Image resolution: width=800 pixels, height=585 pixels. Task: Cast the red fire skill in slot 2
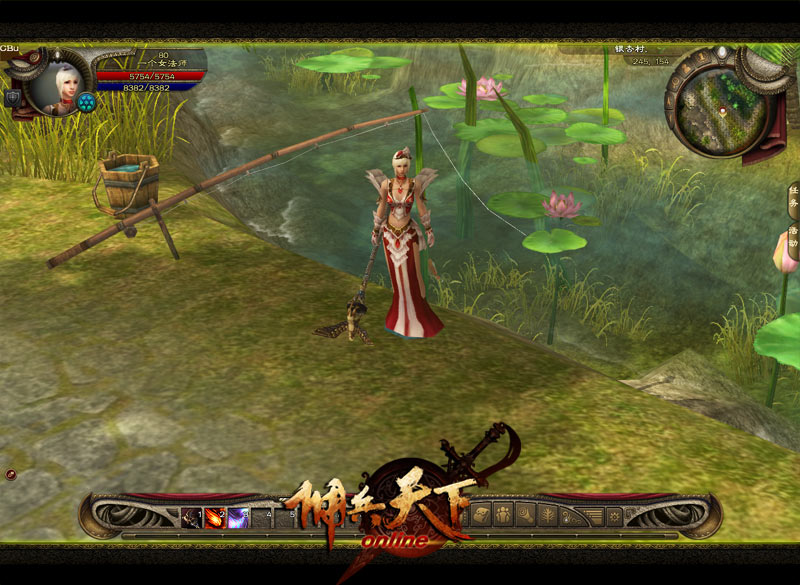[215, 517]
